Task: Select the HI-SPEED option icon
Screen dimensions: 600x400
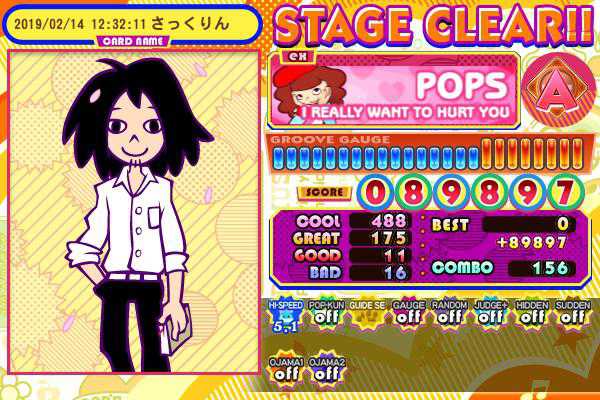Action: click(x=285, y=317)
